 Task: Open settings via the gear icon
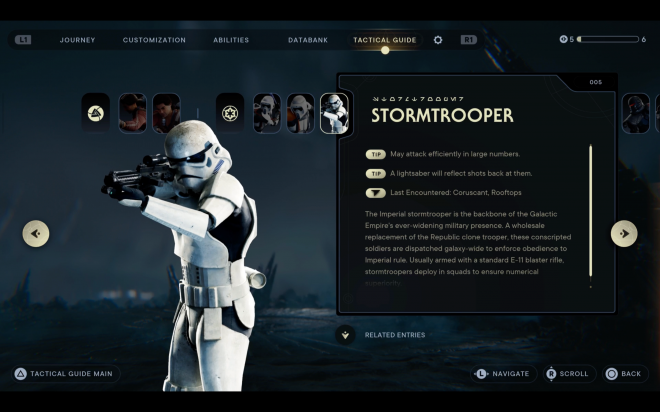438,40
